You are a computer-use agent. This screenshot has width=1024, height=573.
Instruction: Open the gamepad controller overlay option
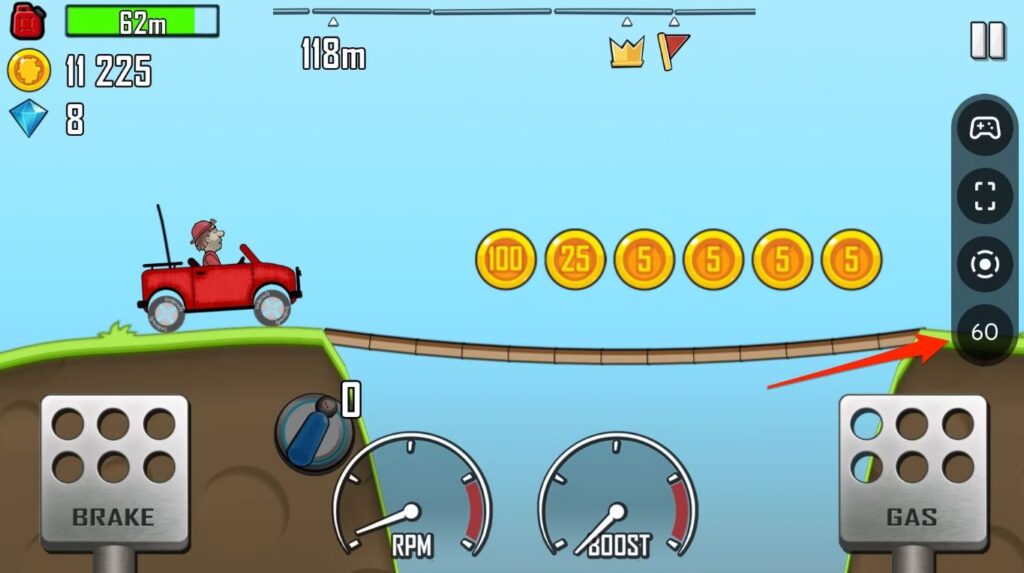click(x=985, y=129)
